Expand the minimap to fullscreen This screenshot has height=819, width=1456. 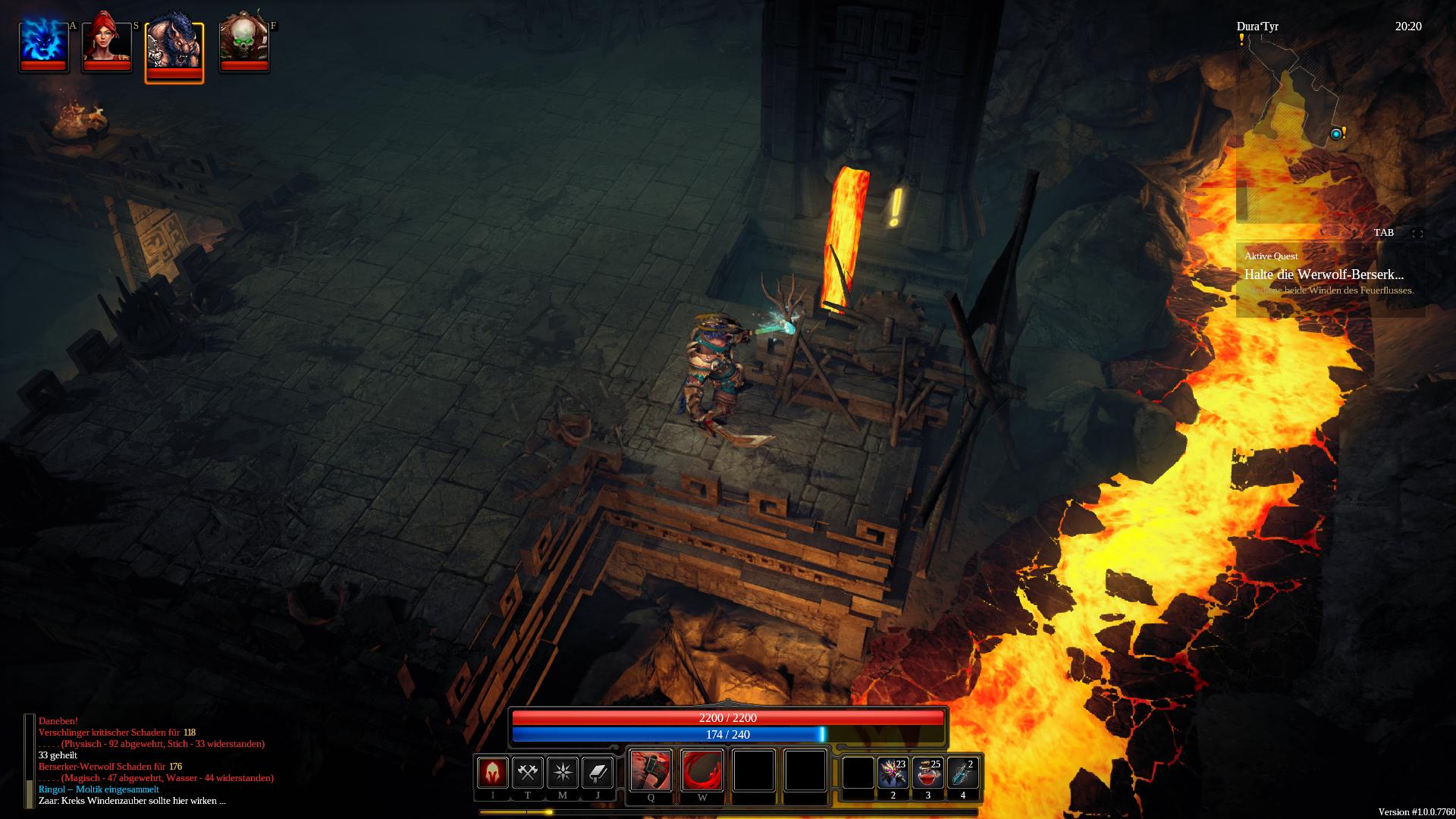(1417, 234)
